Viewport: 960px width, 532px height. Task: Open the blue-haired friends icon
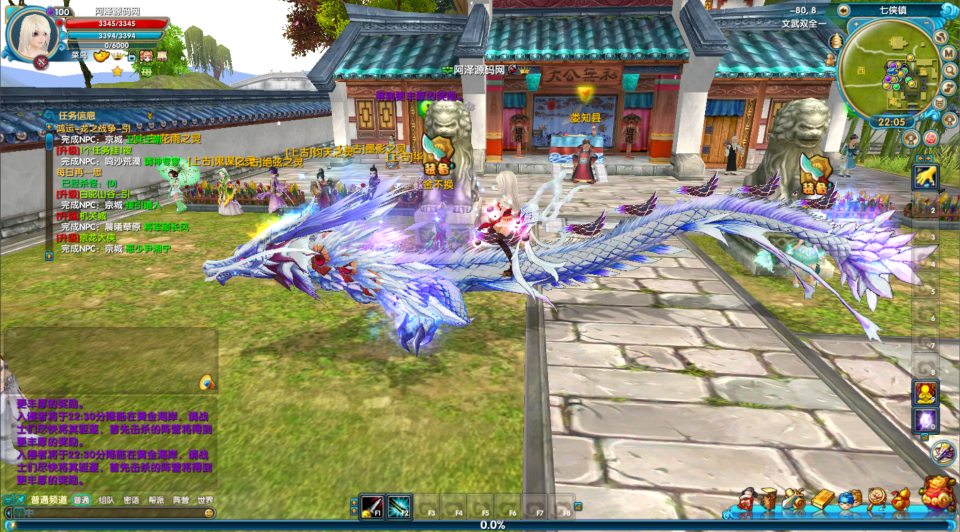tap(848, 498)
